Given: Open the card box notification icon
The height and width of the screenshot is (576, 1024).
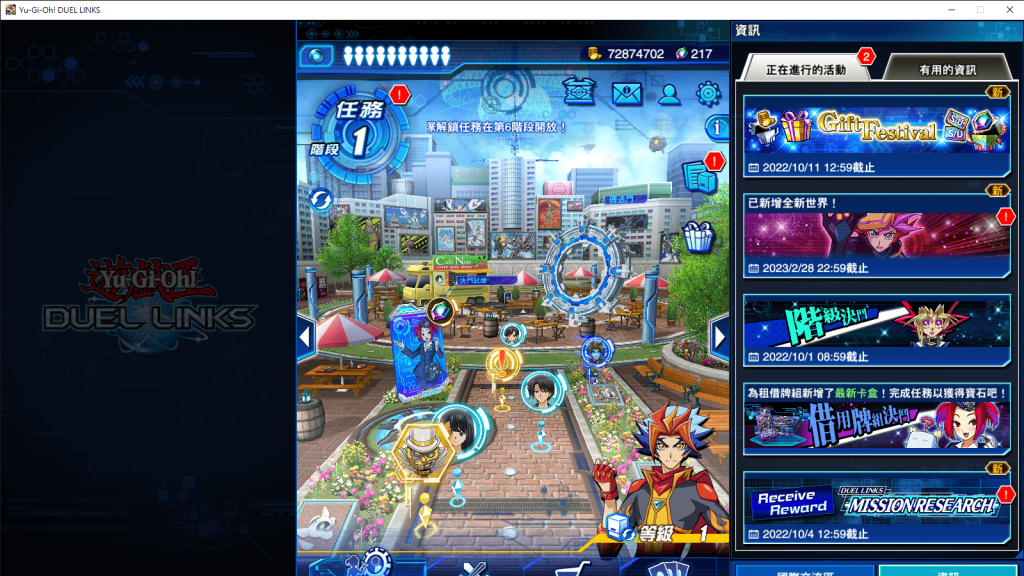Looking at the screenshot, I should pos(699,177).
